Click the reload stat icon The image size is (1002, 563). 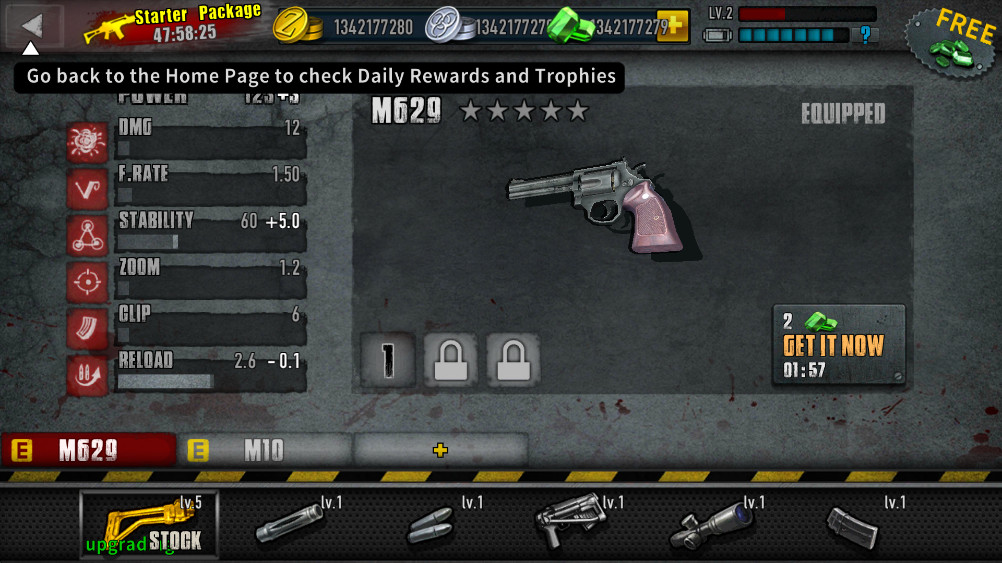[88, 375]
